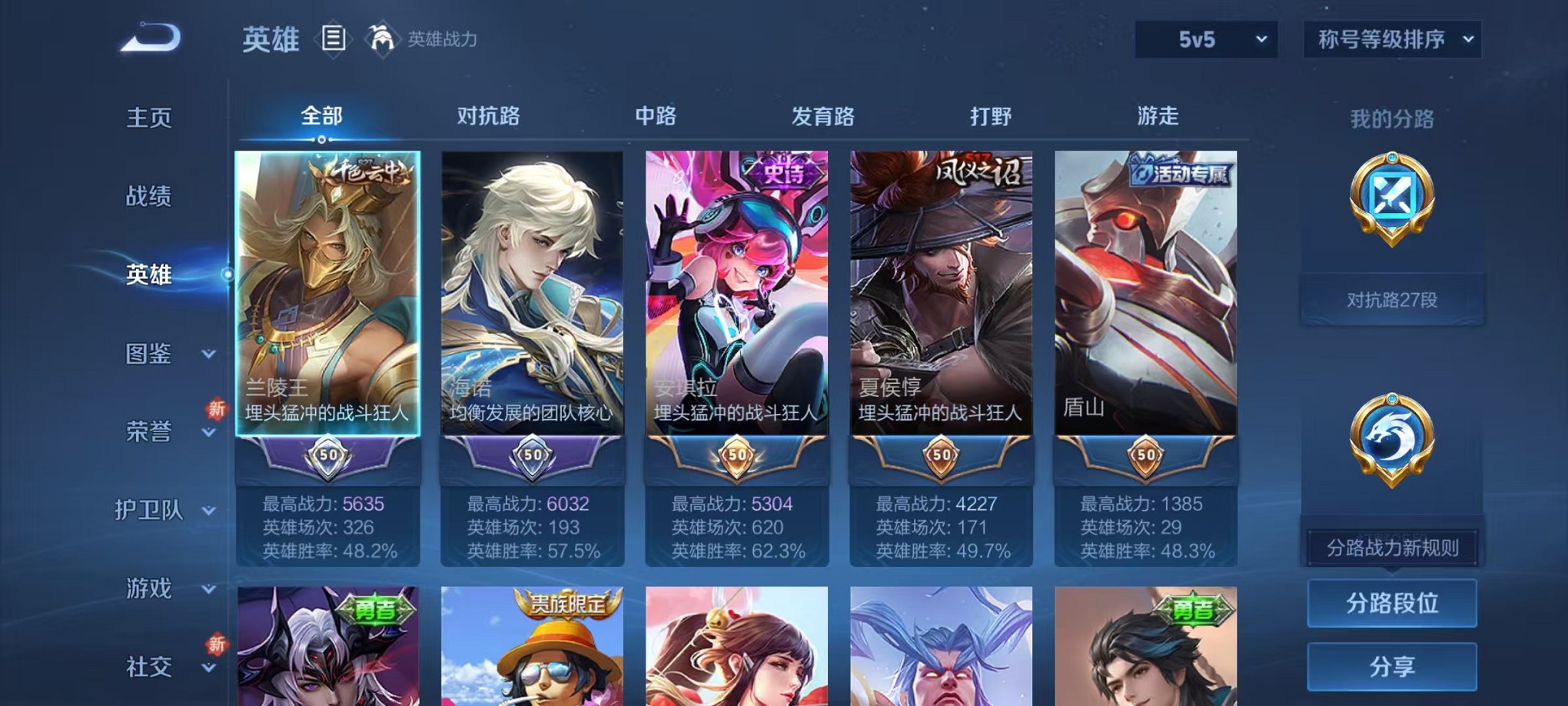
Task: Open the 称号等级排序 sorting dropdown
Action: pos(1391,38)
